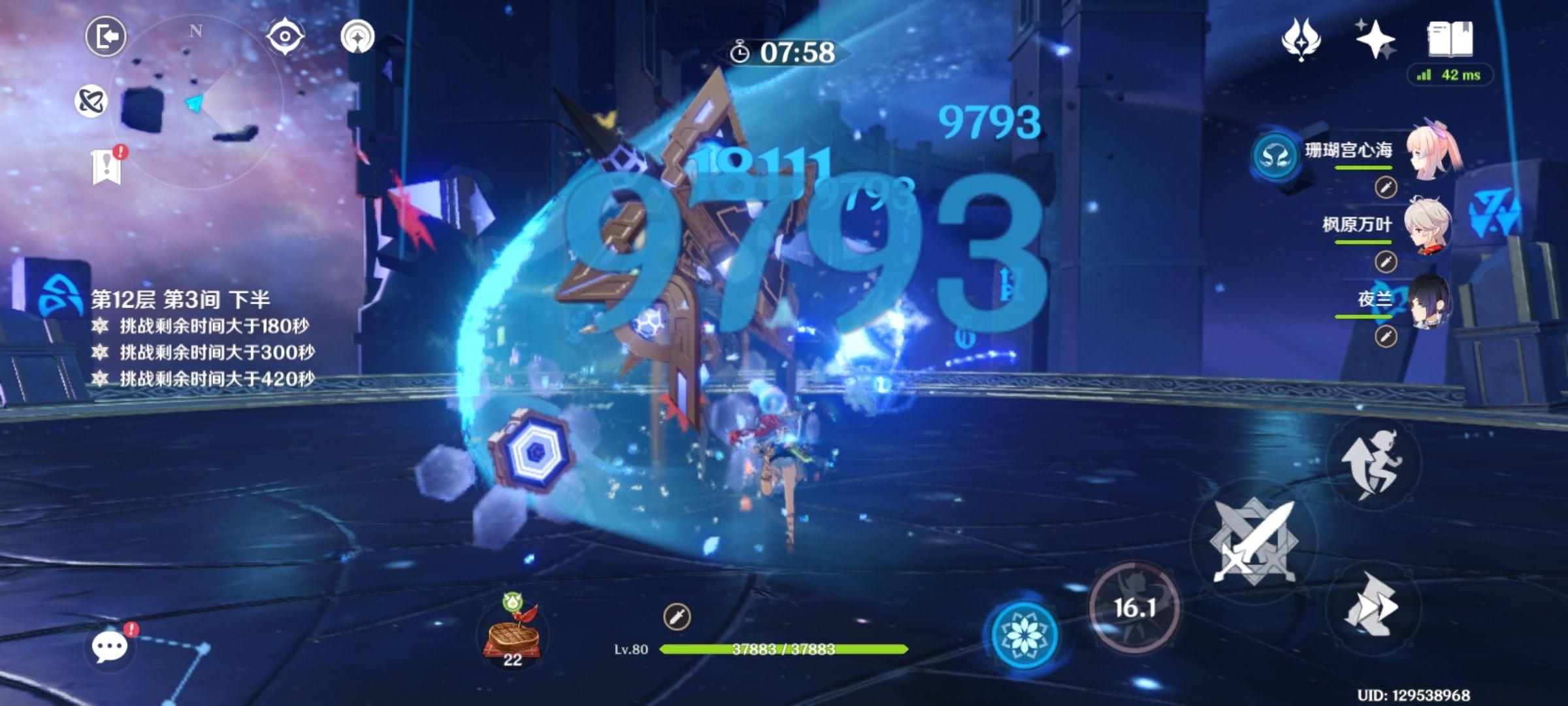
Task: Tap the round icon right of the eye
Action: coord(358,37)
